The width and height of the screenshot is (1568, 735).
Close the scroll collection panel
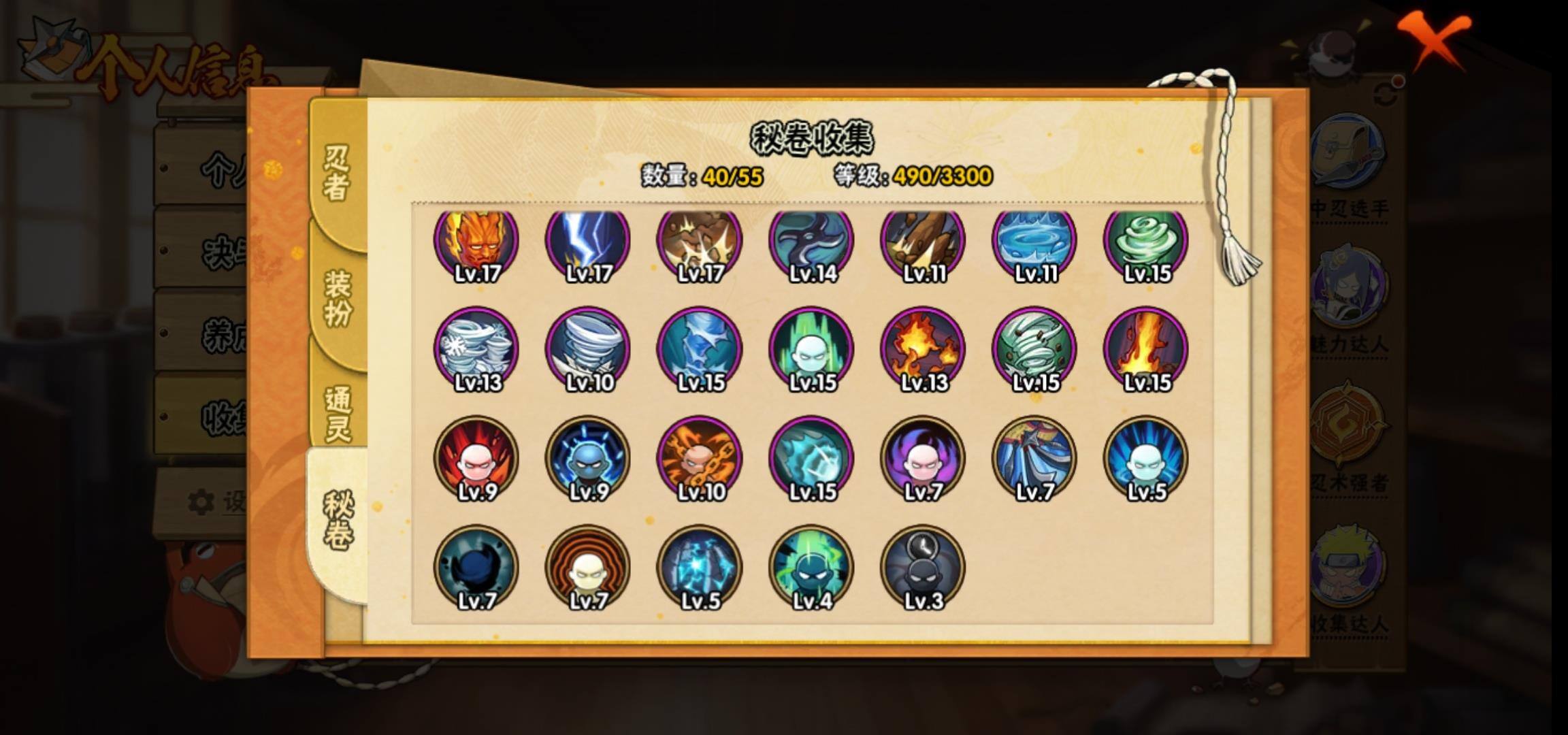point(1434,39)
